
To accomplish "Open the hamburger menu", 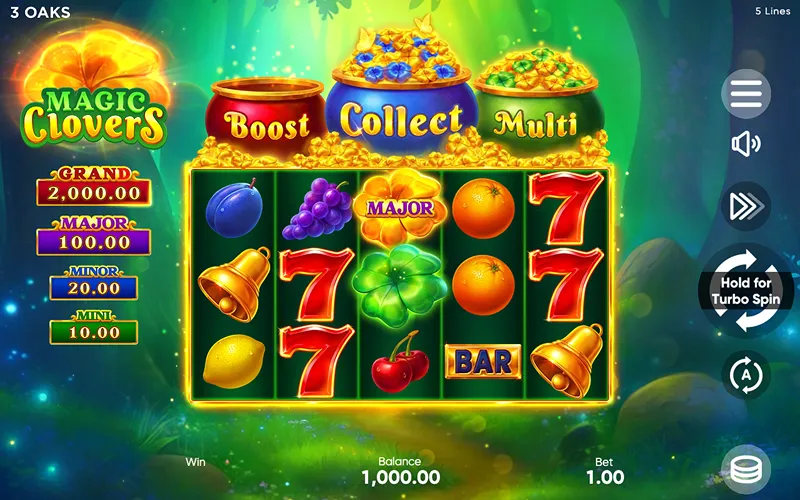I will click(x=746, y=94).
